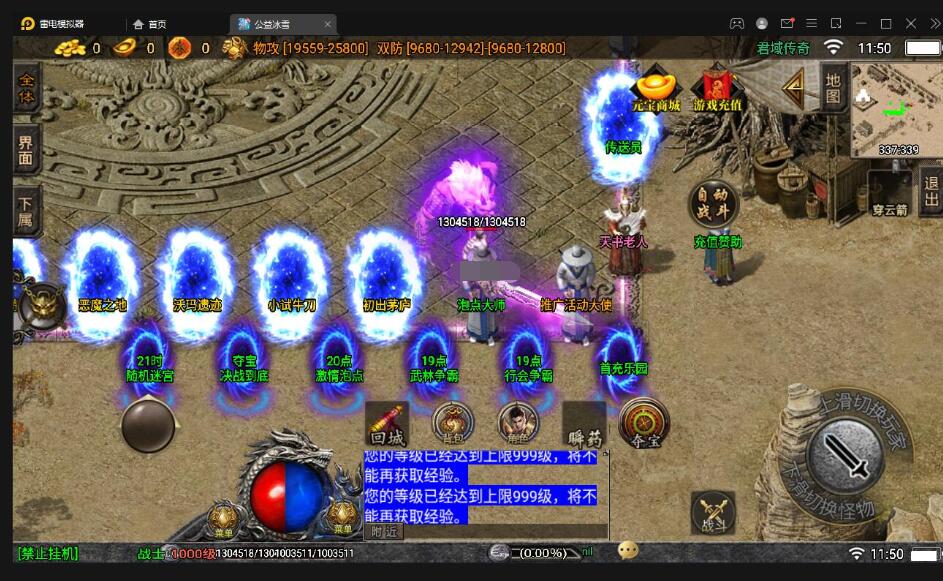Use the 回城 return-to-town scroll

tap(386, 424)
